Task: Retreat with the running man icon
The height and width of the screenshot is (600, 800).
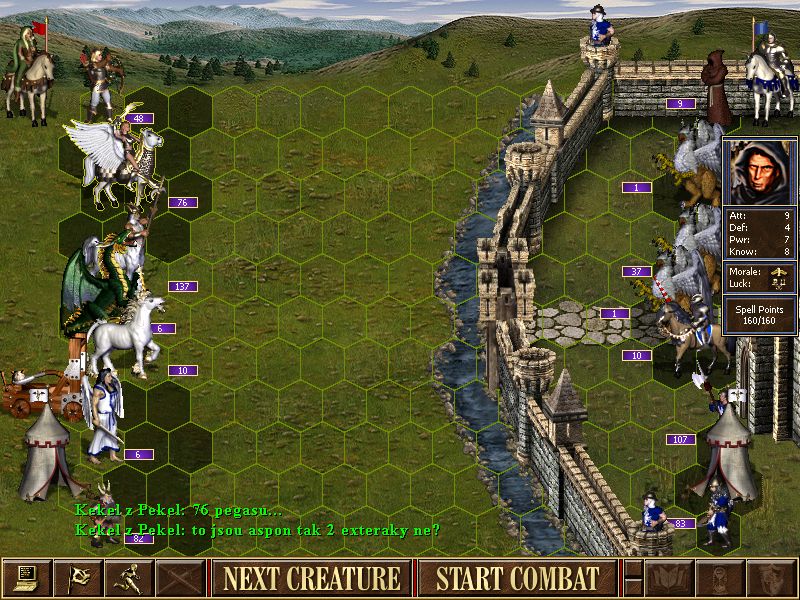Action: click(131, 578)
